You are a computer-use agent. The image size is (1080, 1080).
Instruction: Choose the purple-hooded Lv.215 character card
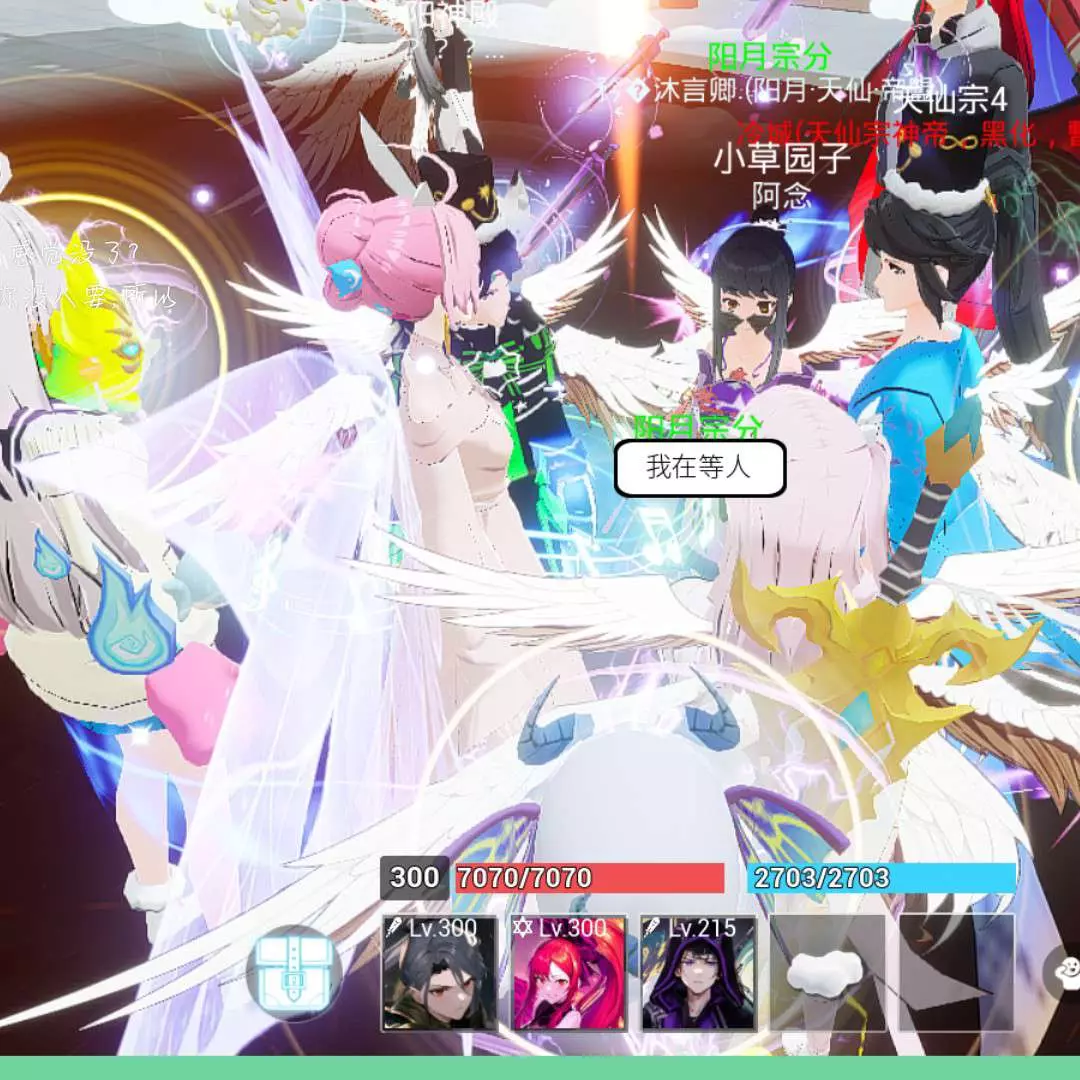pos(698,972)
